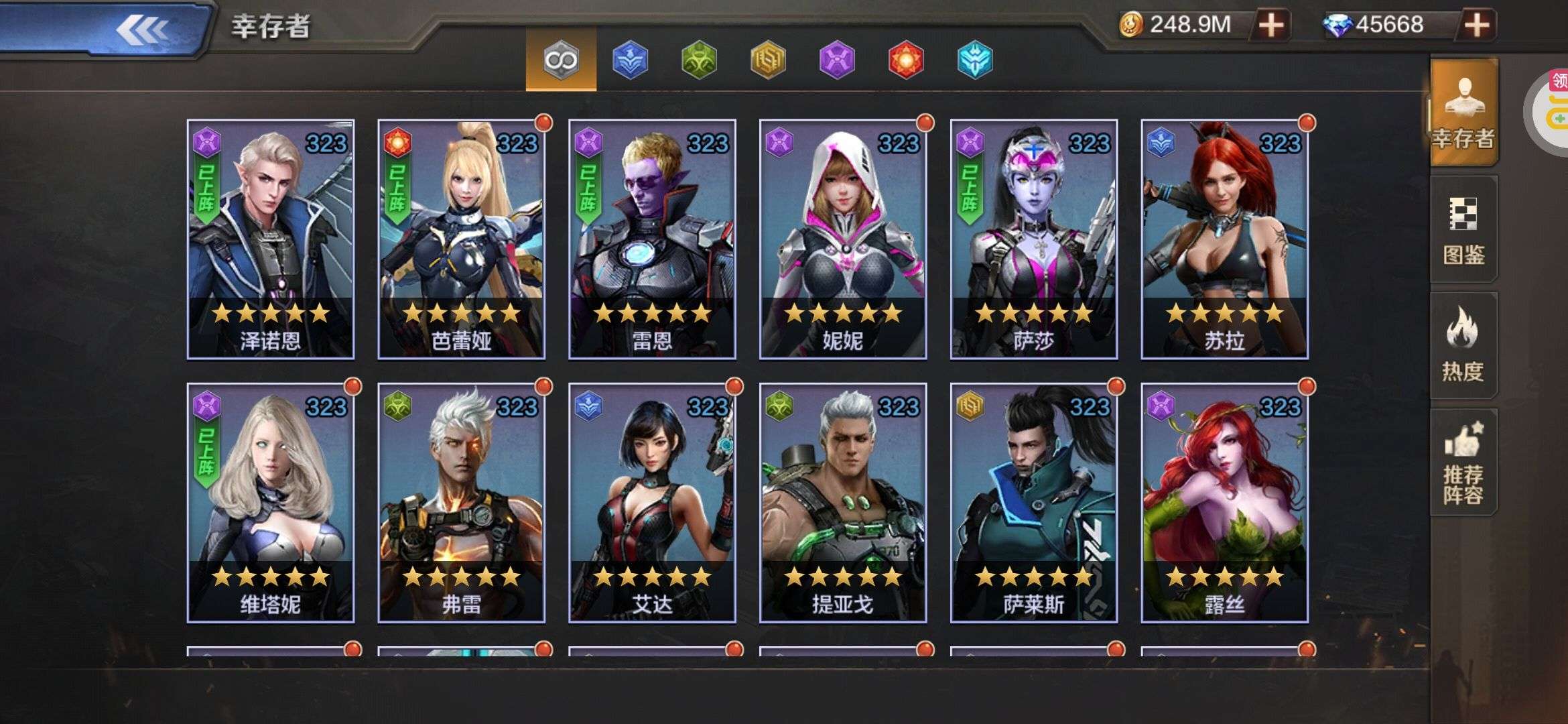
Task: Filter by the green biohazard faction
Action: click(699, 60)
